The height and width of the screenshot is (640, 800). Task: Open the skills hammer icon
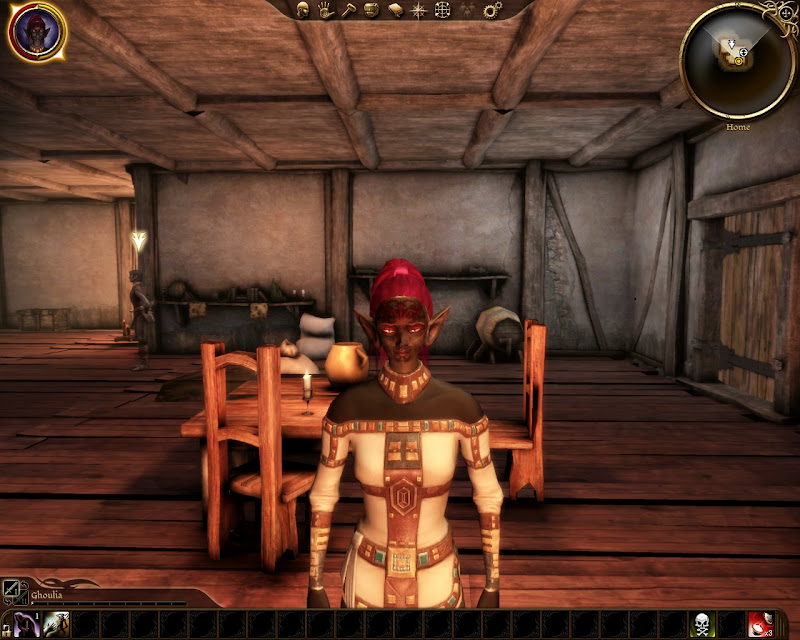click(x=348, y=10)
